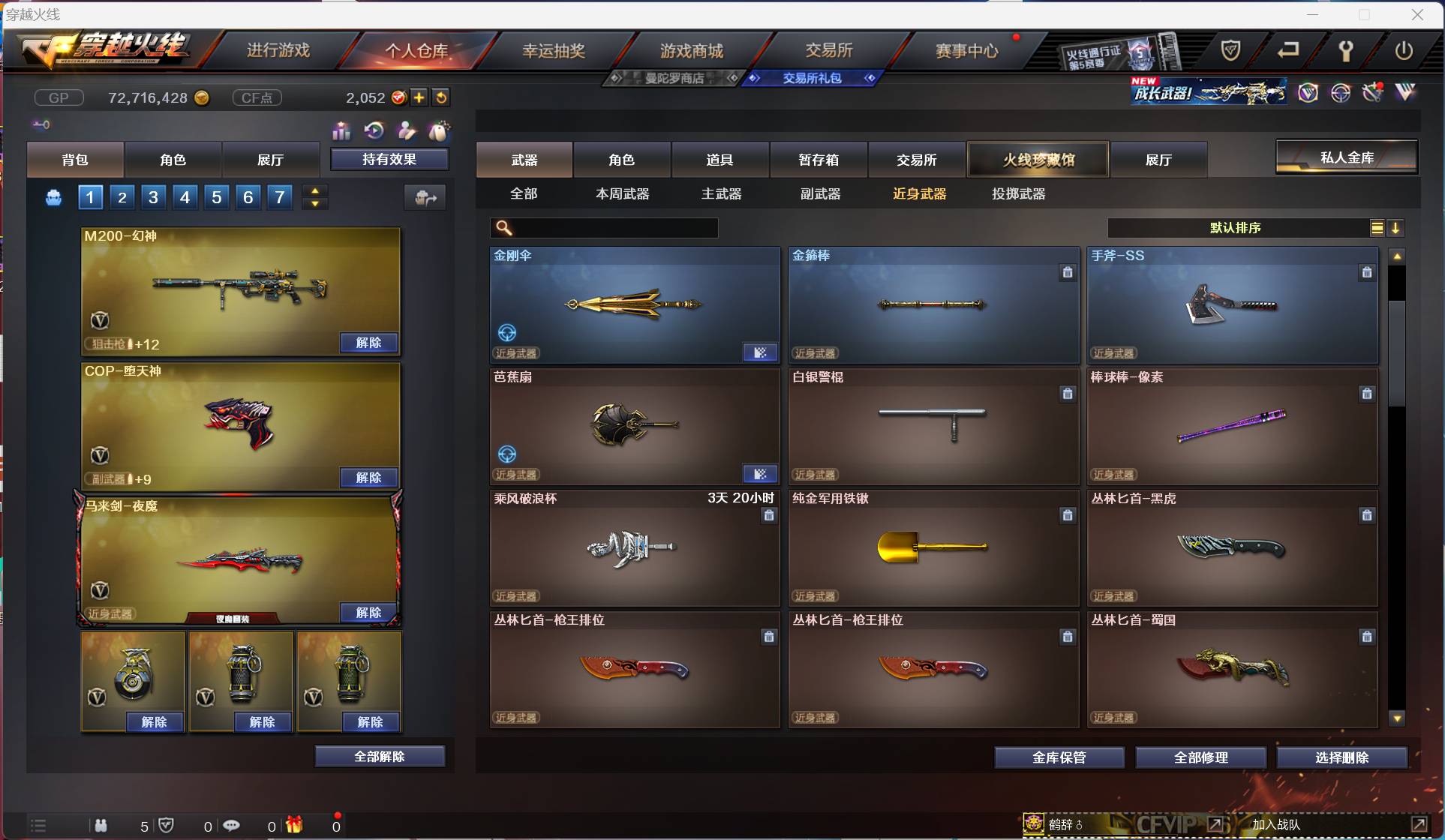Toggle the descending sort direction arrow
1445x840 pixels.
click(1397, 228)
